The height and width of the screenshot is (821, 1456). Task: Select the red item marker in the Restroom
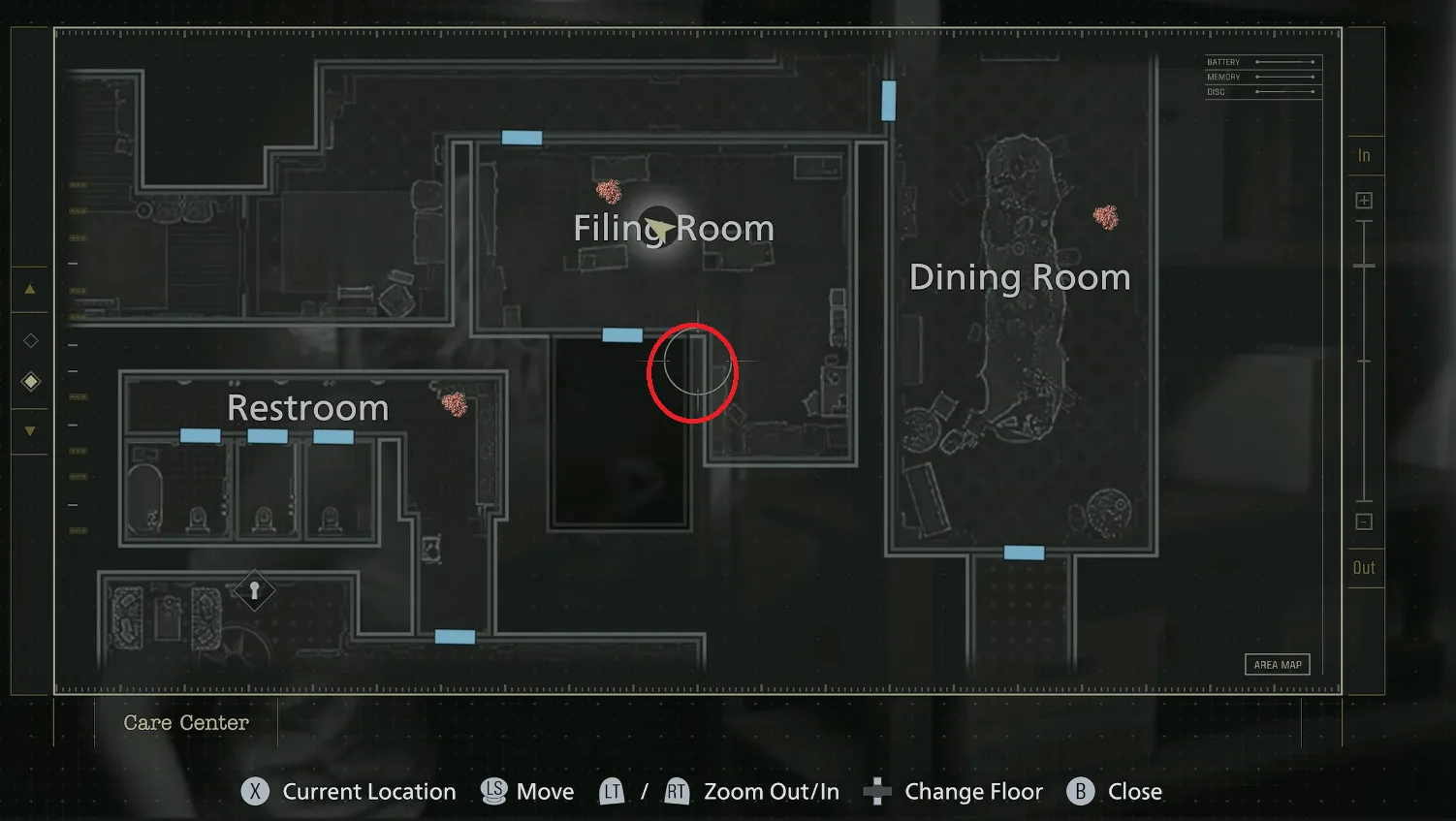coord(455,402)
